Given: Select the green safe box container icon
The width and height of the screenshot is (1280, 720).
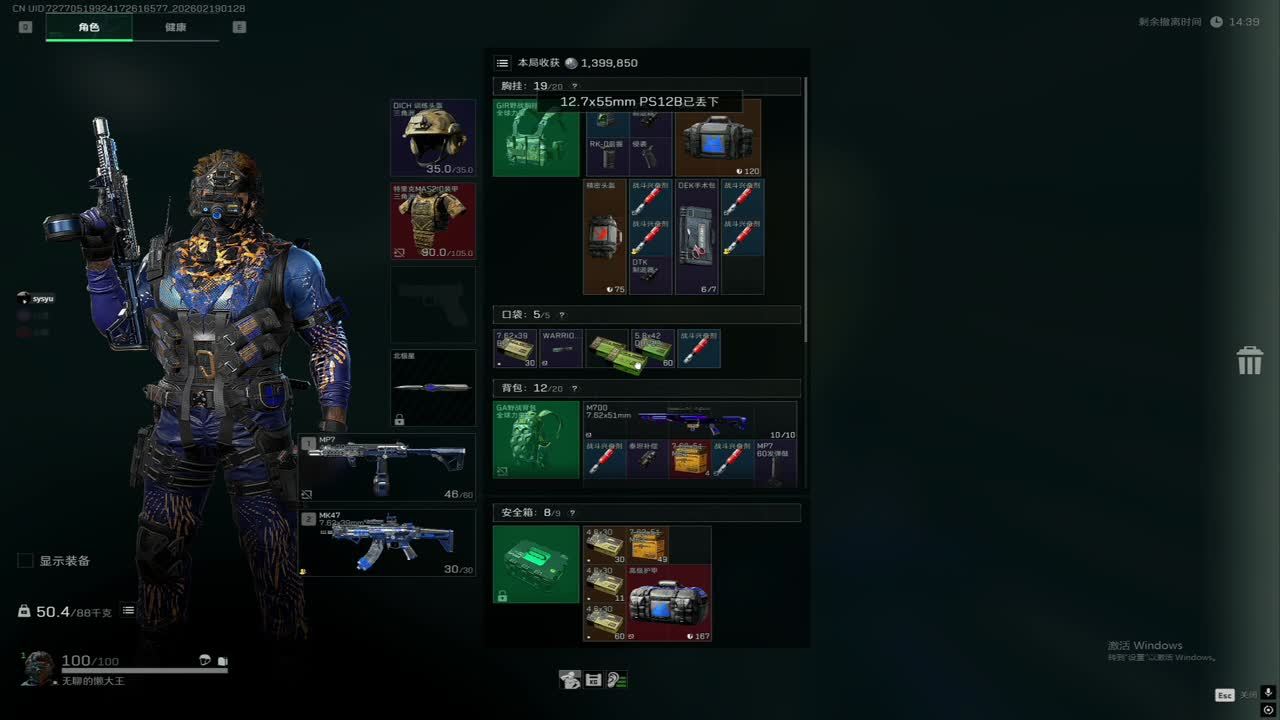Looking at the screenshot, I should point(536,565).
